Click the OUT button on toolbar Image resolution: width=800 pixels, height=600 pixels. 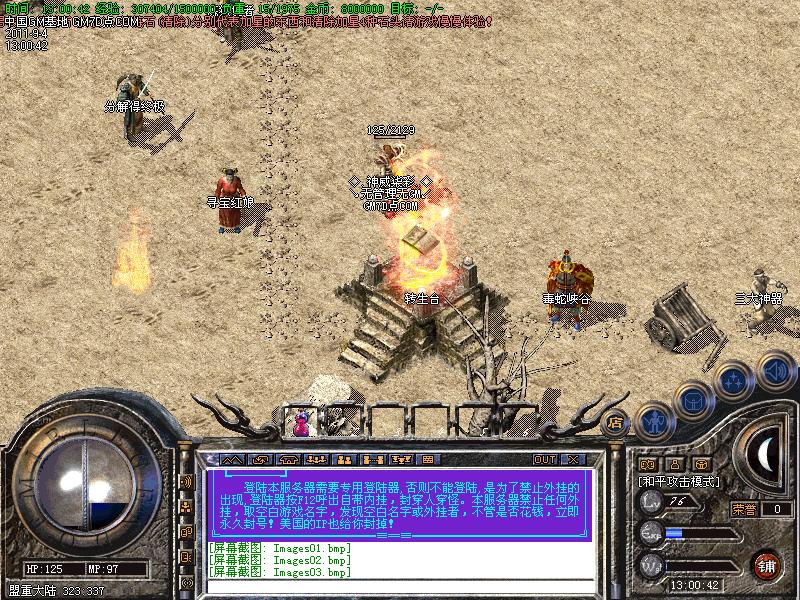[544, 460]
